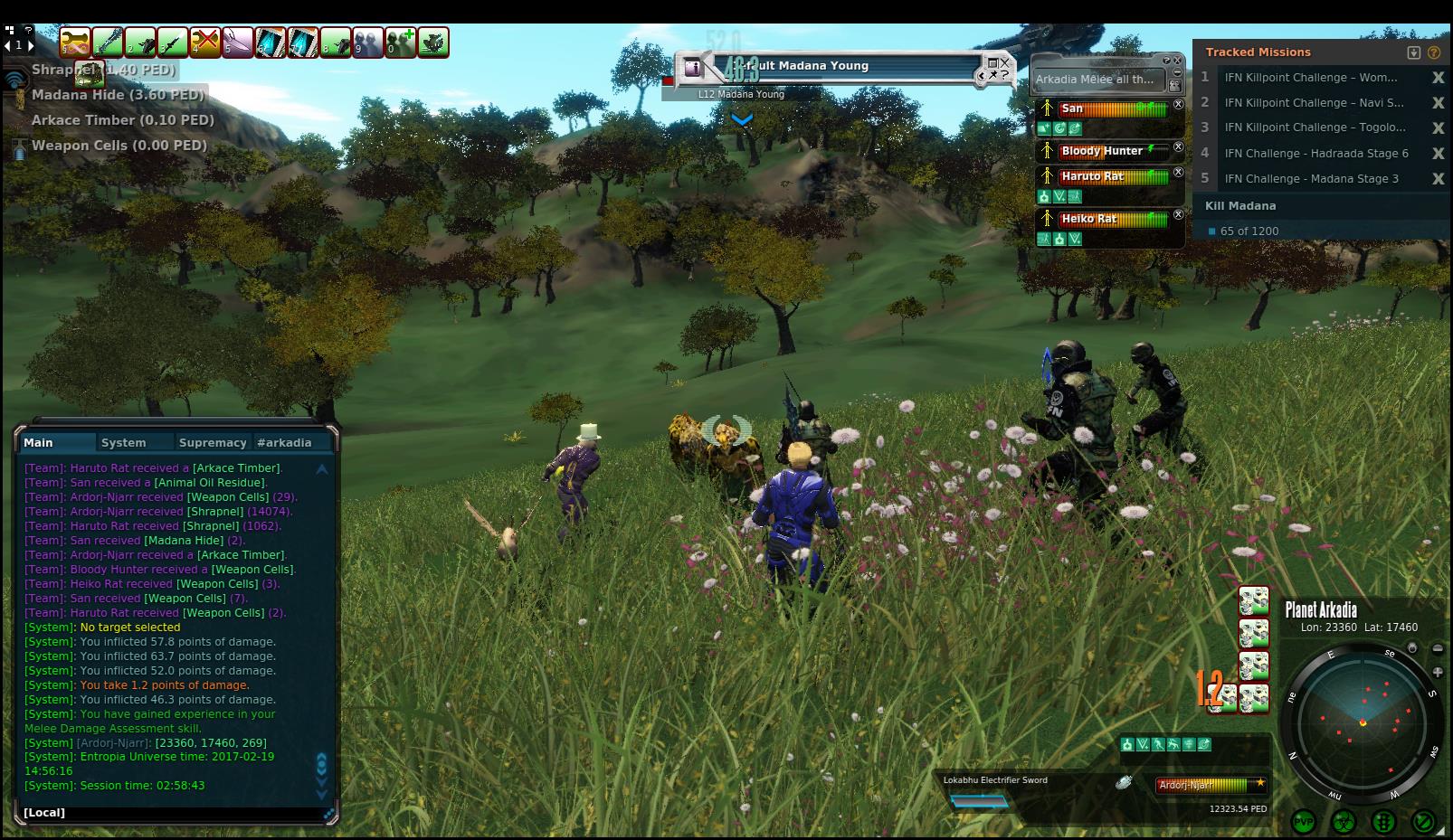Image resolution: width=1453 pixels, height=840 pixels.
Task: Use hotbar slot 1 sword weapon
Action: point(108,42)
